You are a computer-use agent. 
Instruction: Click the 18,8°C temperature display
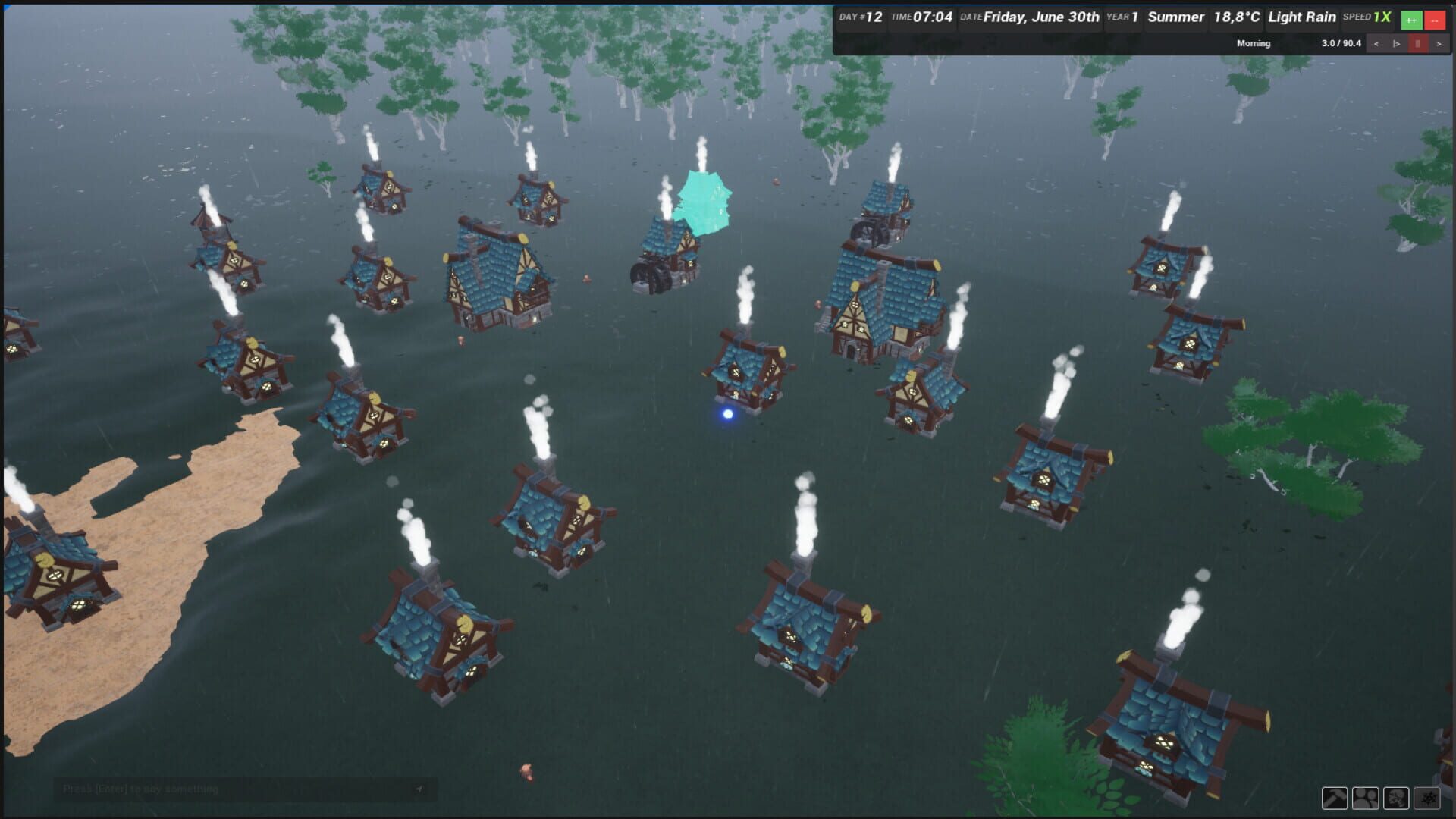pyautogui.click(x=1235, y=16)
